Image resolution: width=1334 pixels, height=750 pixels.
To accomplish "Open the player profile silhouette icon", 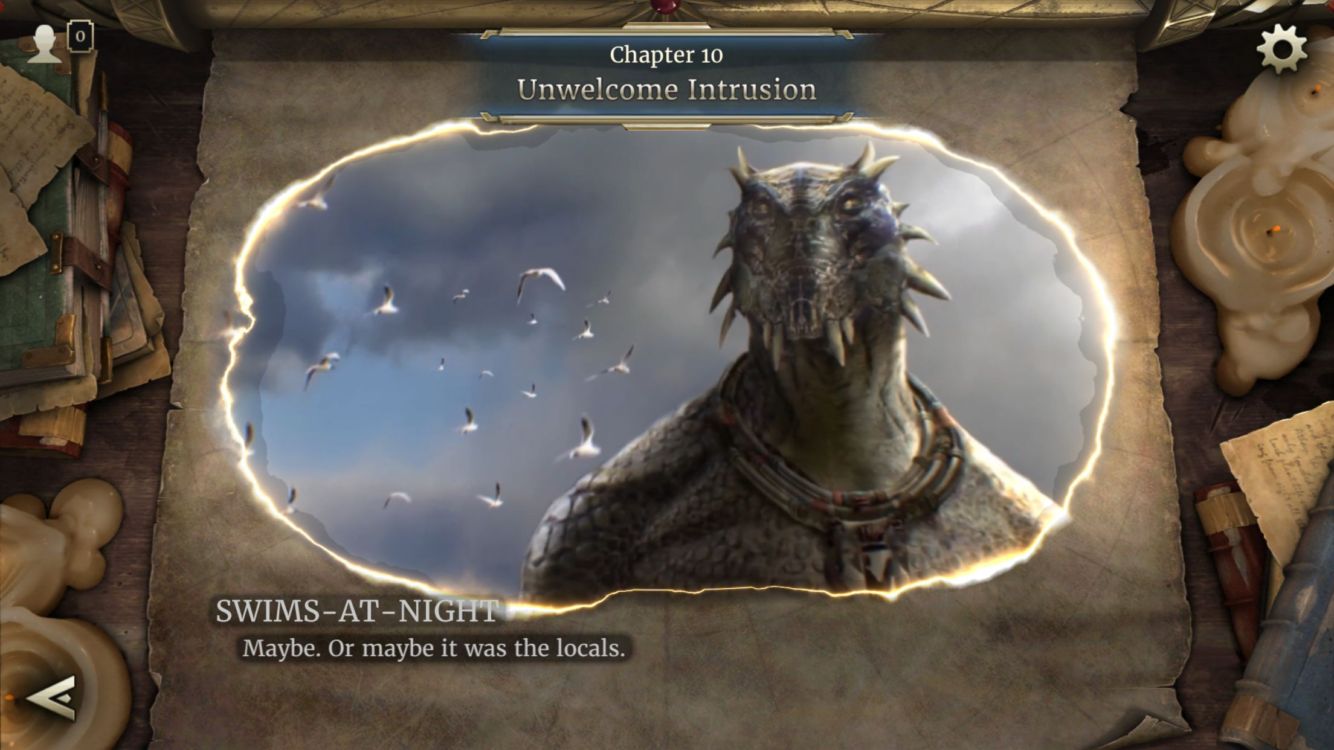I will click(x=44, y=44).
